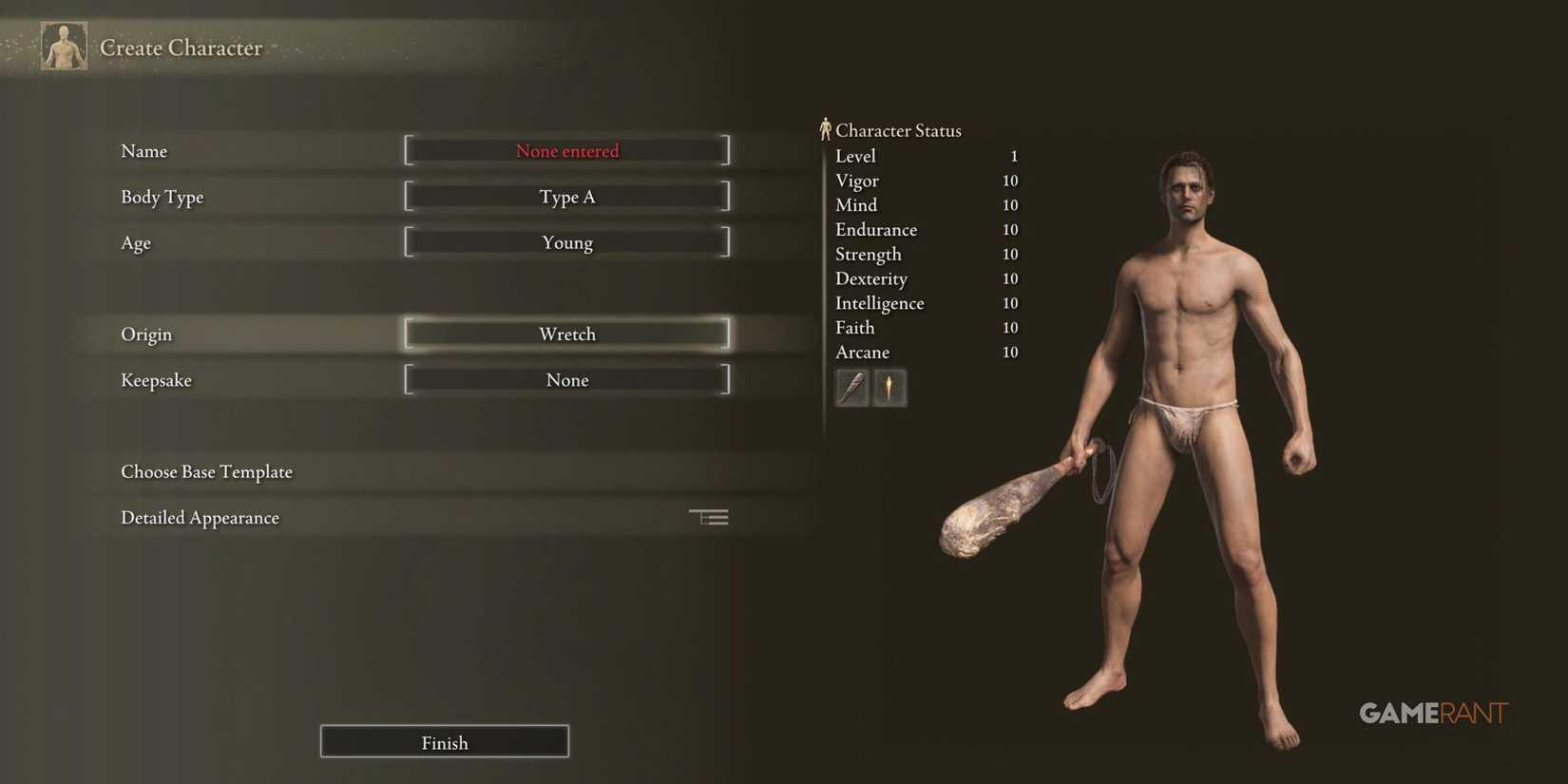Screen dimensions: 1568x784
Task: Open the Origin selector showing Wretch
Action: coord(567,334)
